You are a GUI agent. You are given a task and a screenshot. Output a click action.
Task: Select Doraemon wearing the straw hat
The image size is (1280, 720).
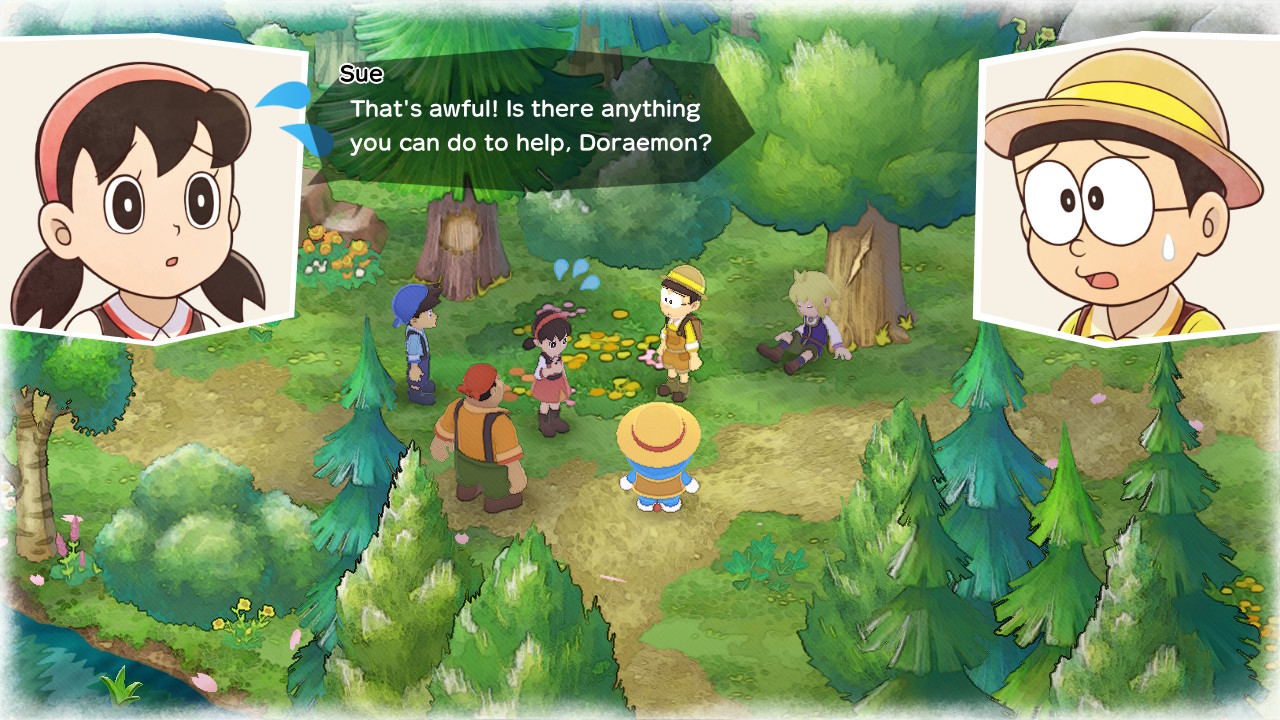[658, 460]
